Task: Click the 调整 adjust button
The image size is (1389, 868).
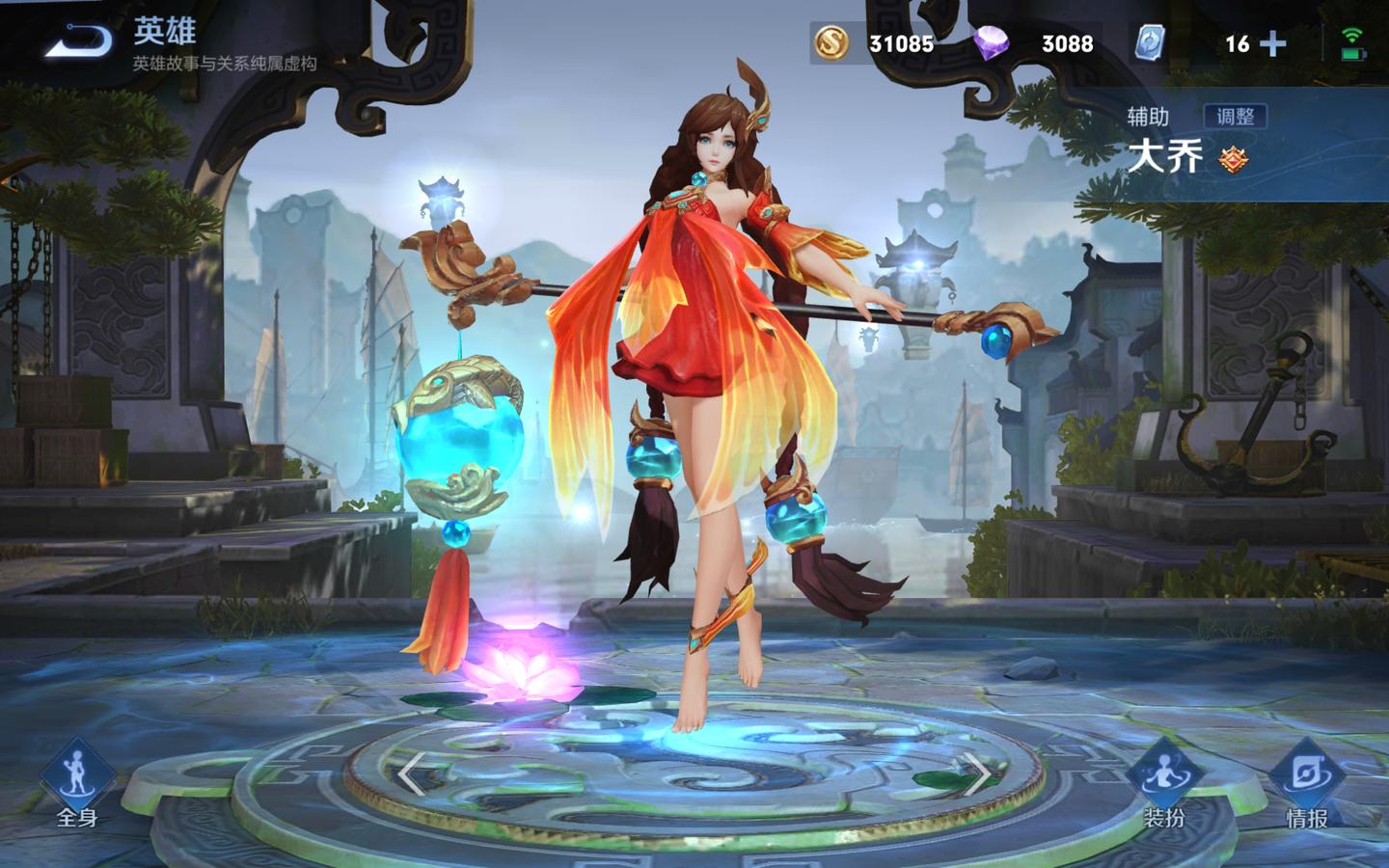Action: [1235, 117]
